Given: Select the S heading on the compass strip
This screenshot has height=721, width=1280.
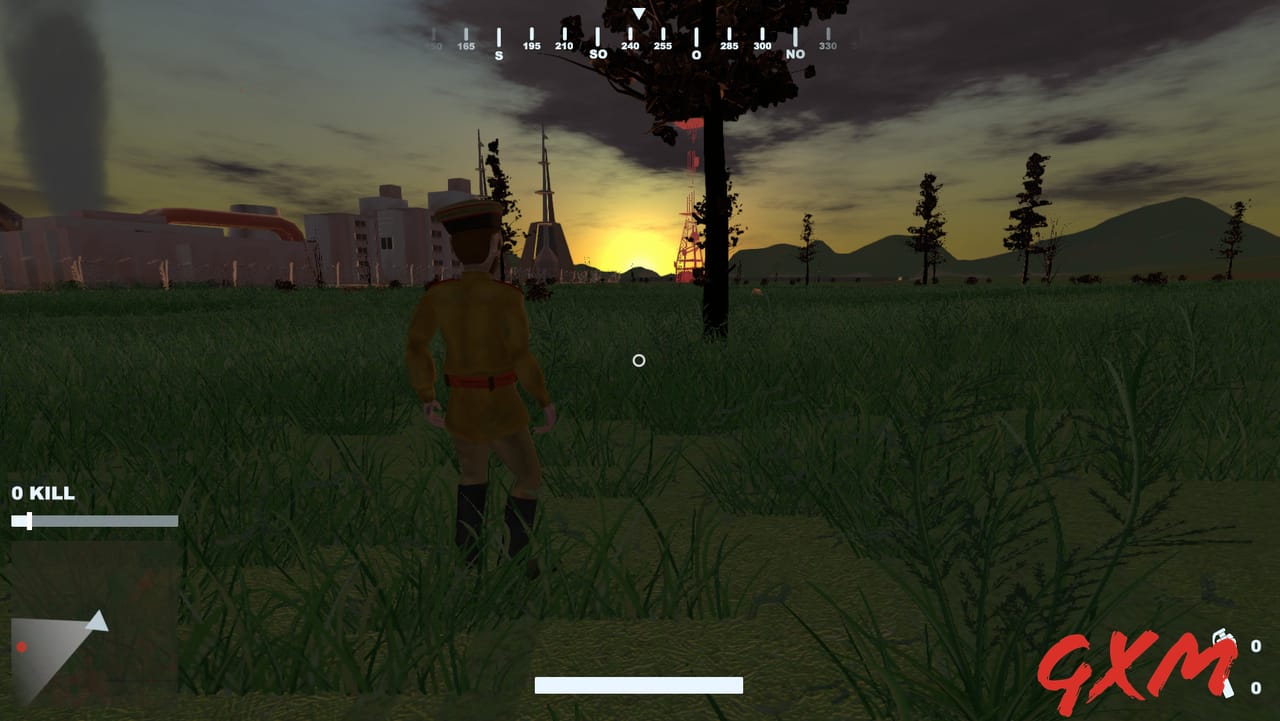Looking at the screenshot, I should pos(499,53).
